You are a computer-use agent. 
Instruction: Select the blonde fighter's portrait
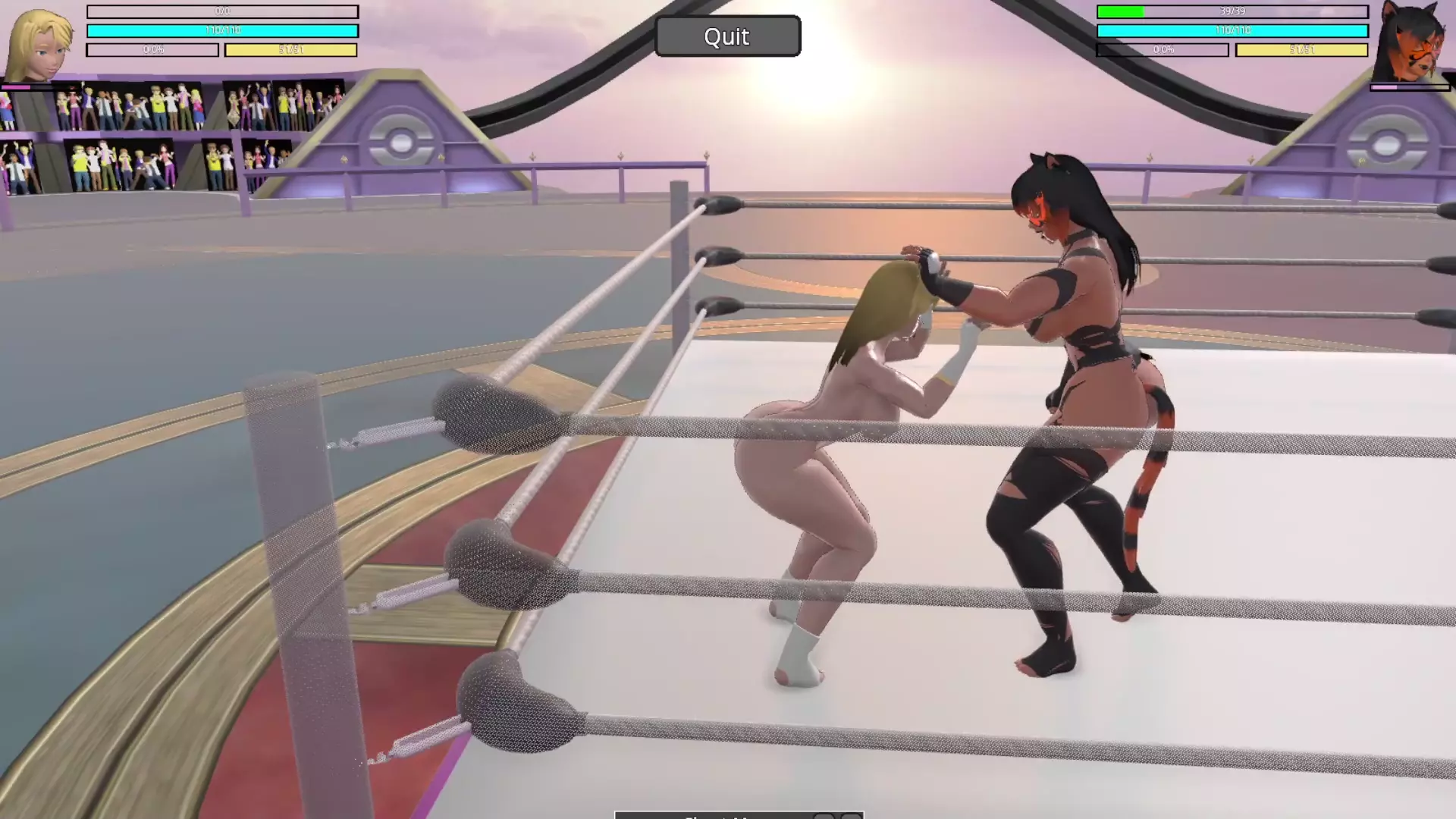[x=39, y=44]
